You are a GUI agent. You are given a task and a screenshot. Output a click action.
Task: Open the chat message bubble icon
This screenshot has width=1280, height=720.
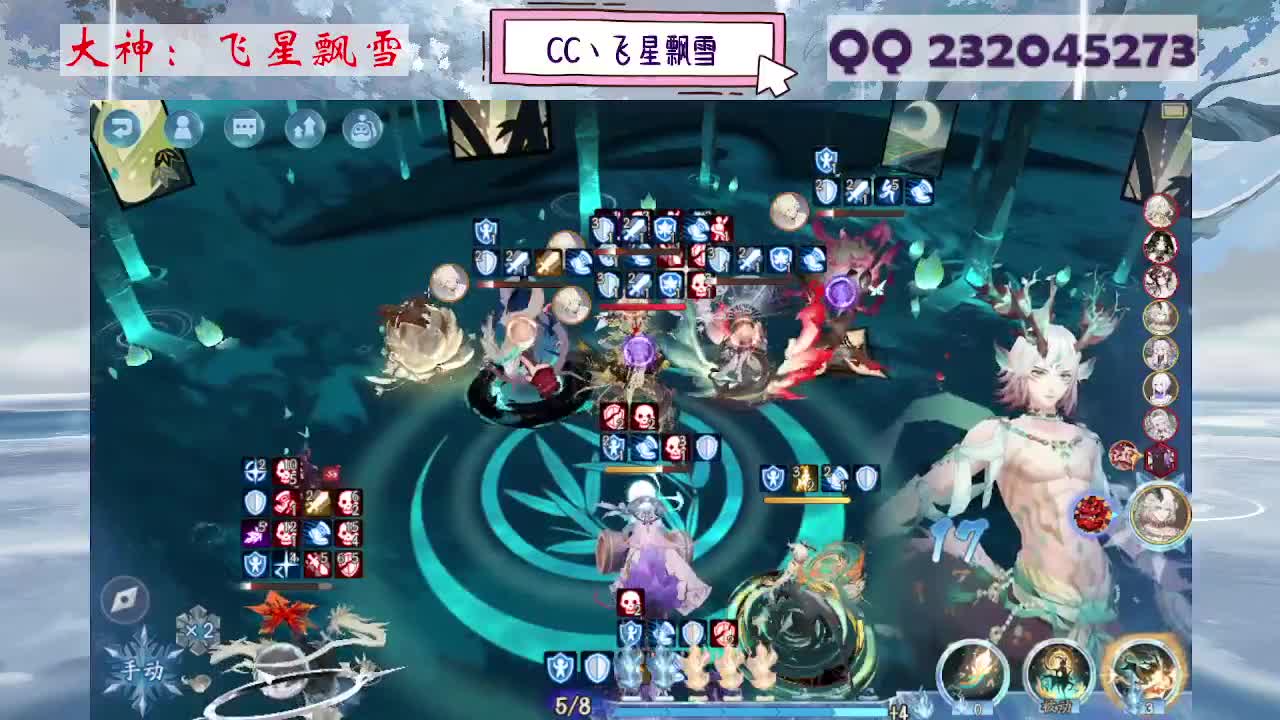point(243,127)
